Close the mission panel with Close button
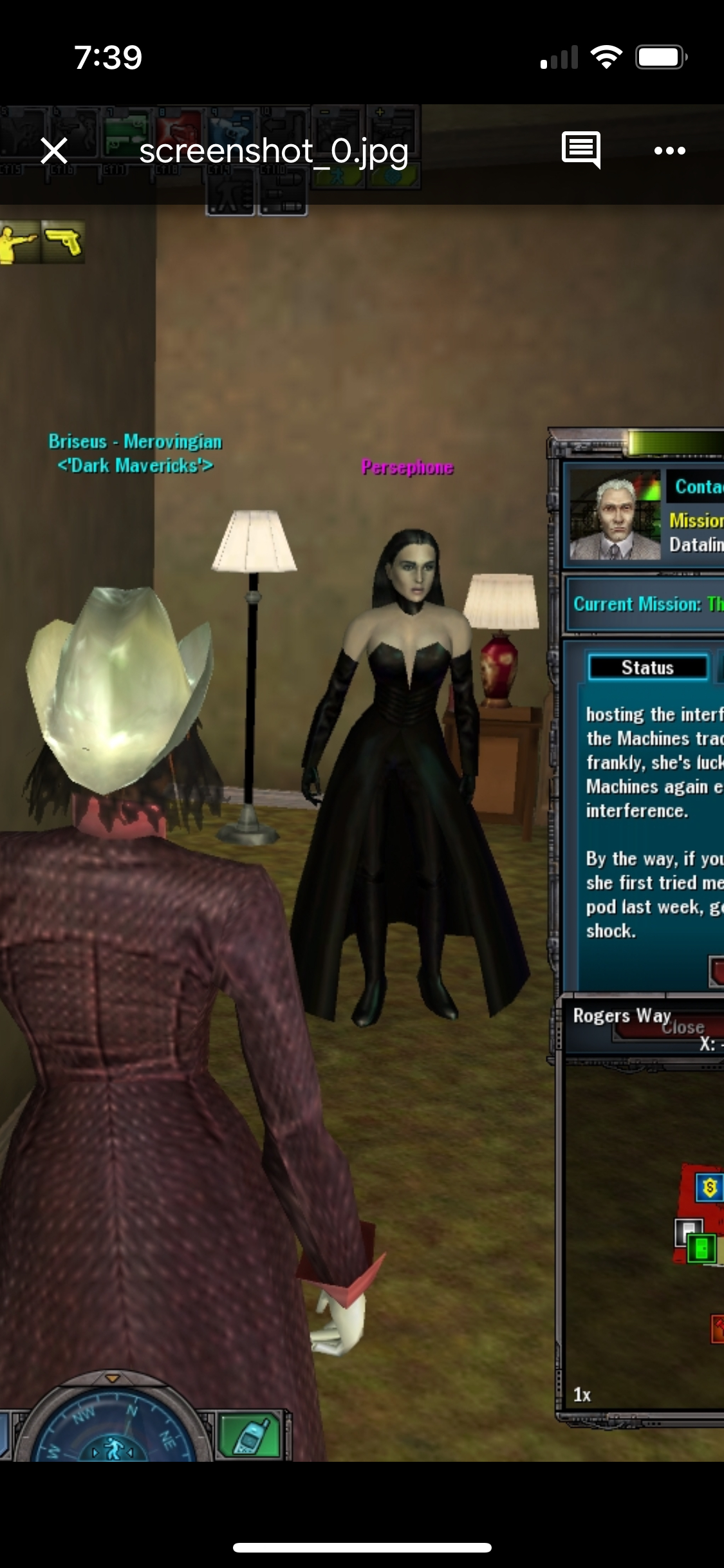The image size is (724, 1568). coord(683,1028)
